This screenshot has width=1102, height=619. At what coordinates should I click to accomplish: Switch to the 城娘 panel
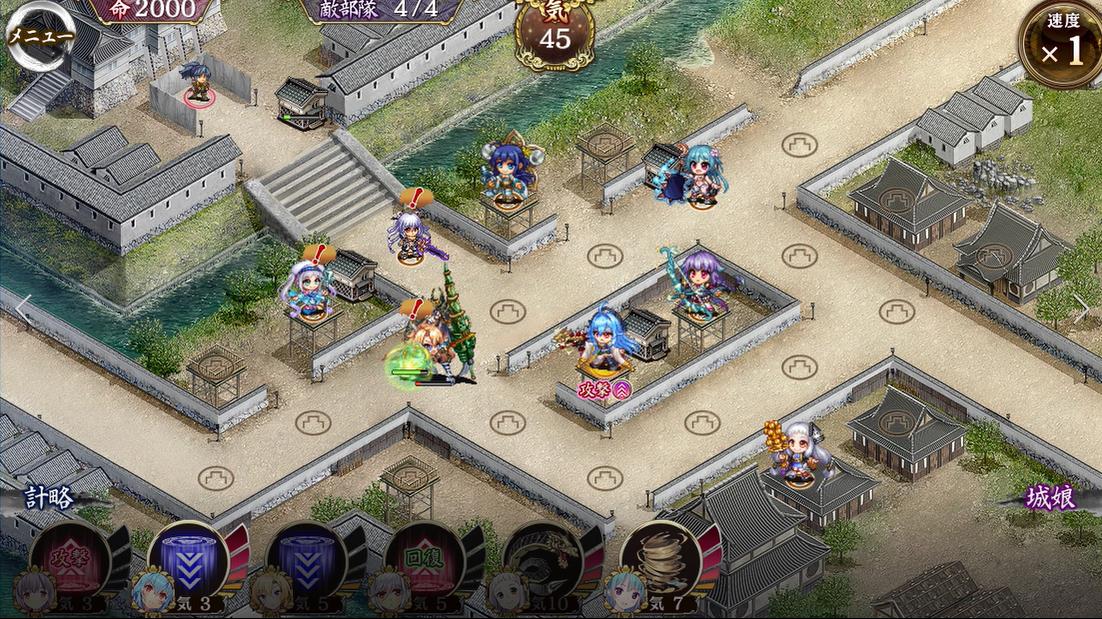pos(1048,498)
